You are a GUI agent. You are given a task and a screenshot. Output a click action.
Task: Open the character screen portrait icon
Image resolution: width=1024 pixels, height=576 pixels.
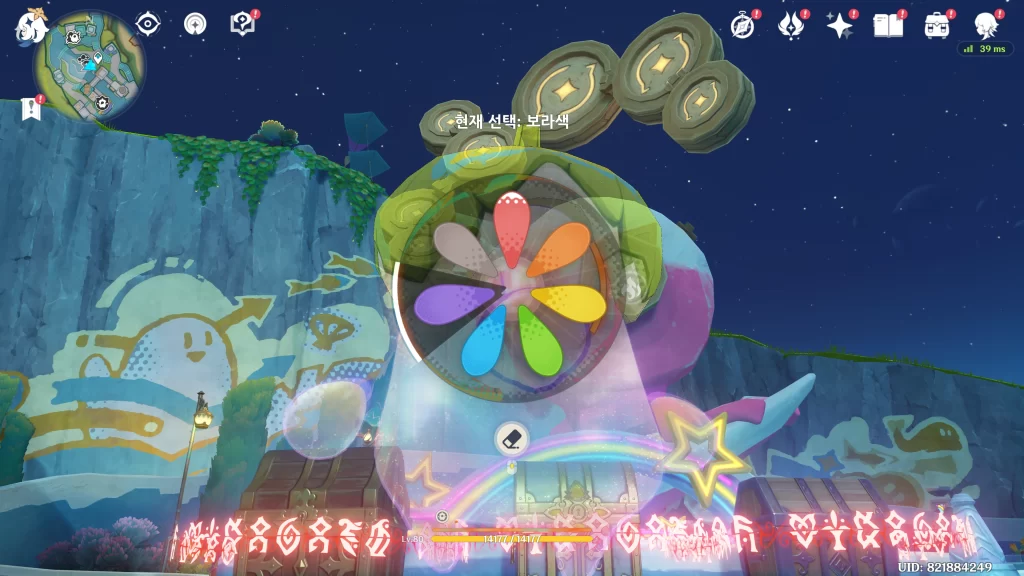pos(985,26)
